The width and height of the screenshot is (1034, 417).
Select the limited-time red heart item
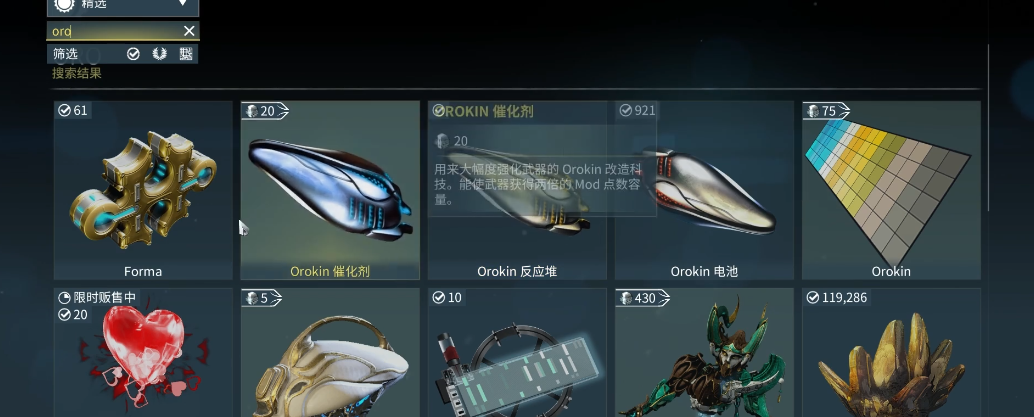143,355
